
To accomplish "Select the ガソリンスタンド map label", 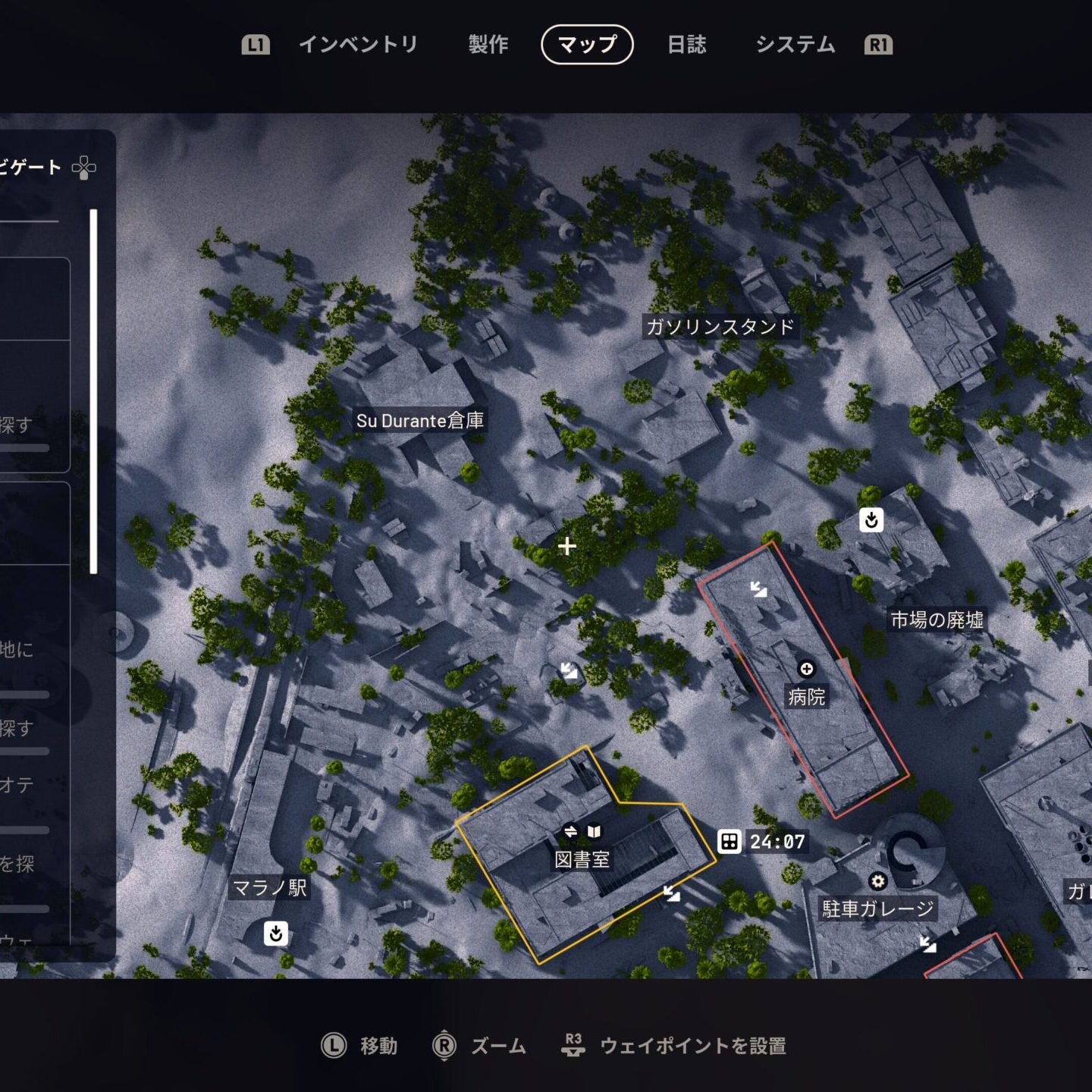I will pos(720,327).
